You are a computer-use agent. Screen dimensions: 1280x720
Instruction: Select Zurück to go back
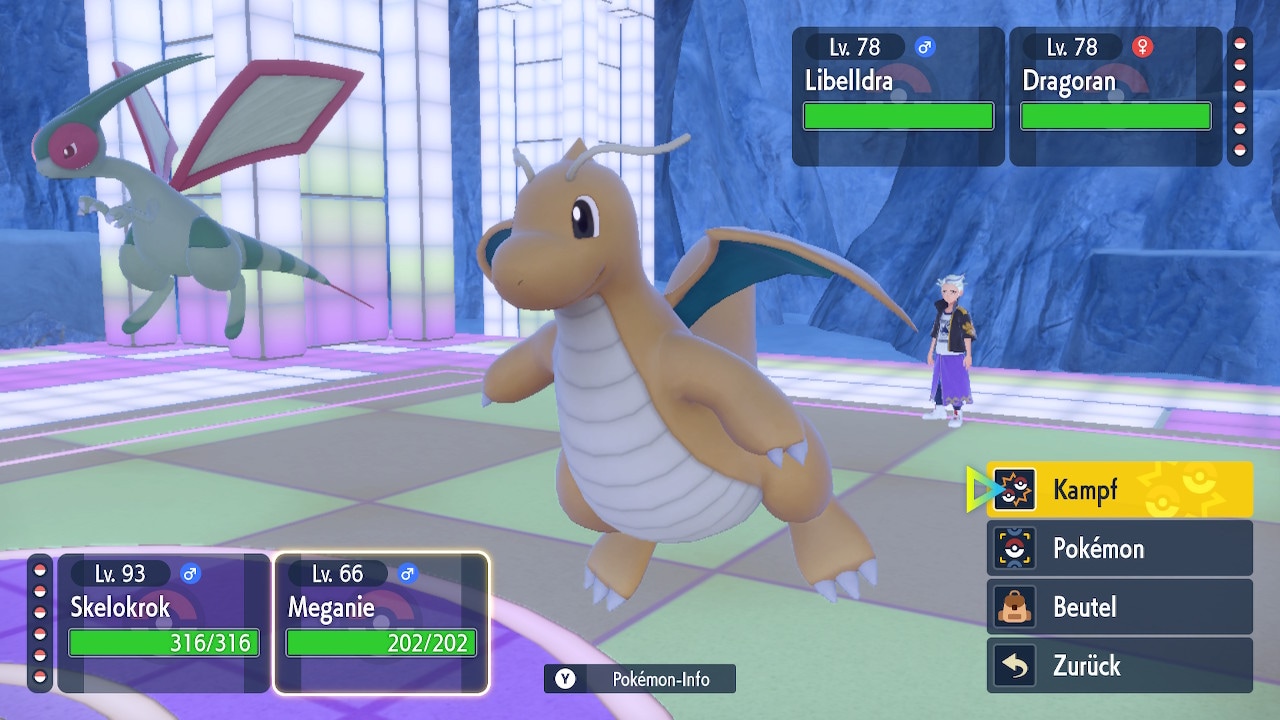[x=1119, y=666]
